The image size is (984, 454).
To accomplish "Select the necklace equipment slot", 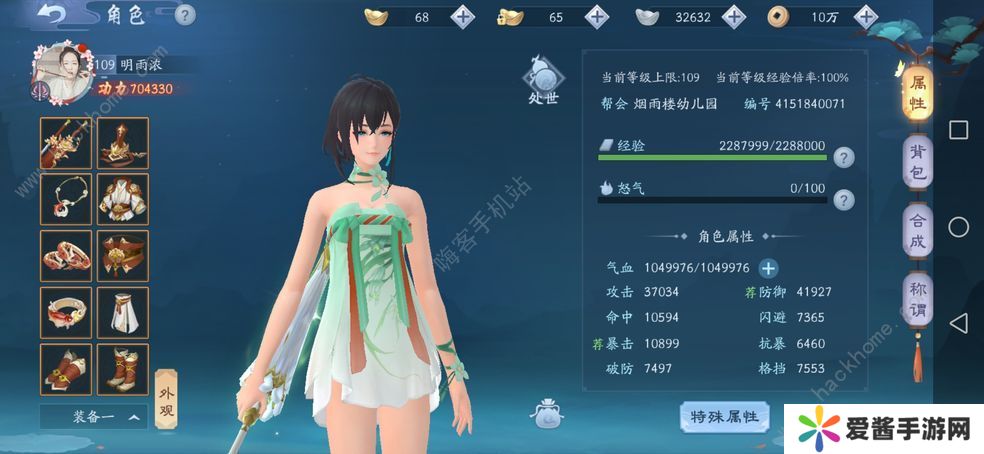I will (66, 199).
